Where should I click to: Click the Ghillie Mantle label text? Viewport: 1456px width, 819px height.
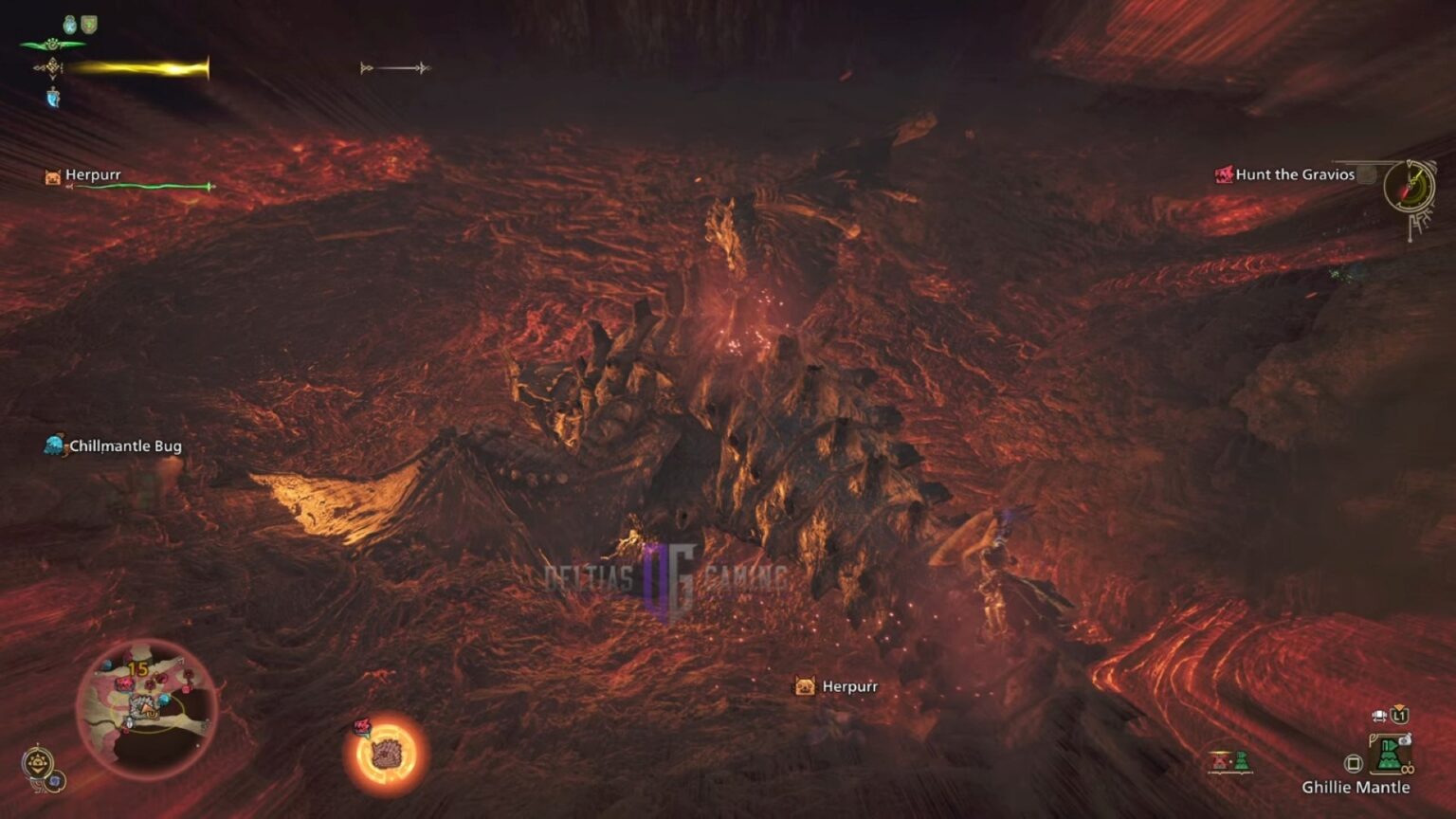(x=1357, y=787)
